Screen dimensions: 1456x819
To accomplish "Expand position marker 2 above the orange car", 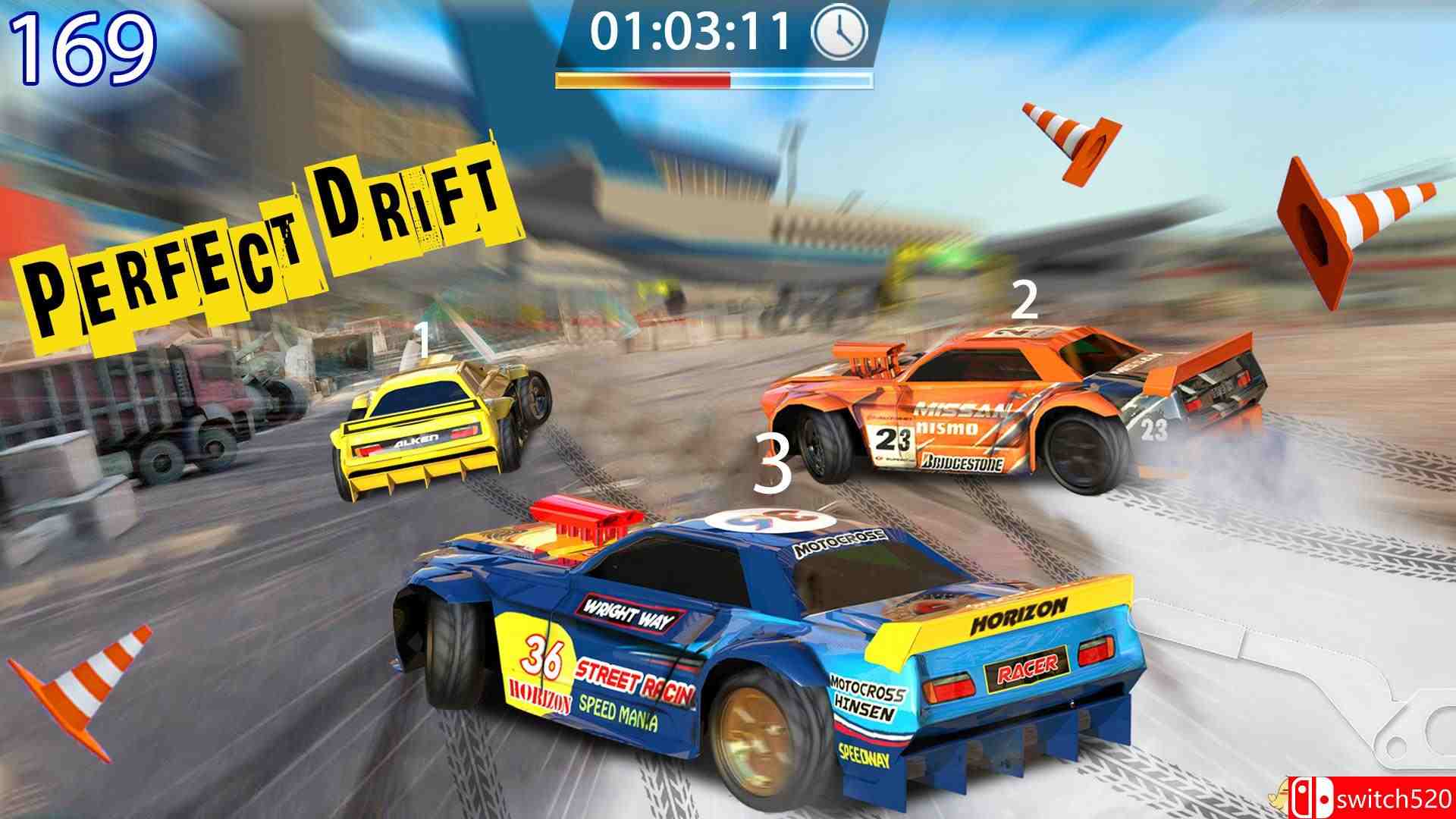I will point(1026,303).
